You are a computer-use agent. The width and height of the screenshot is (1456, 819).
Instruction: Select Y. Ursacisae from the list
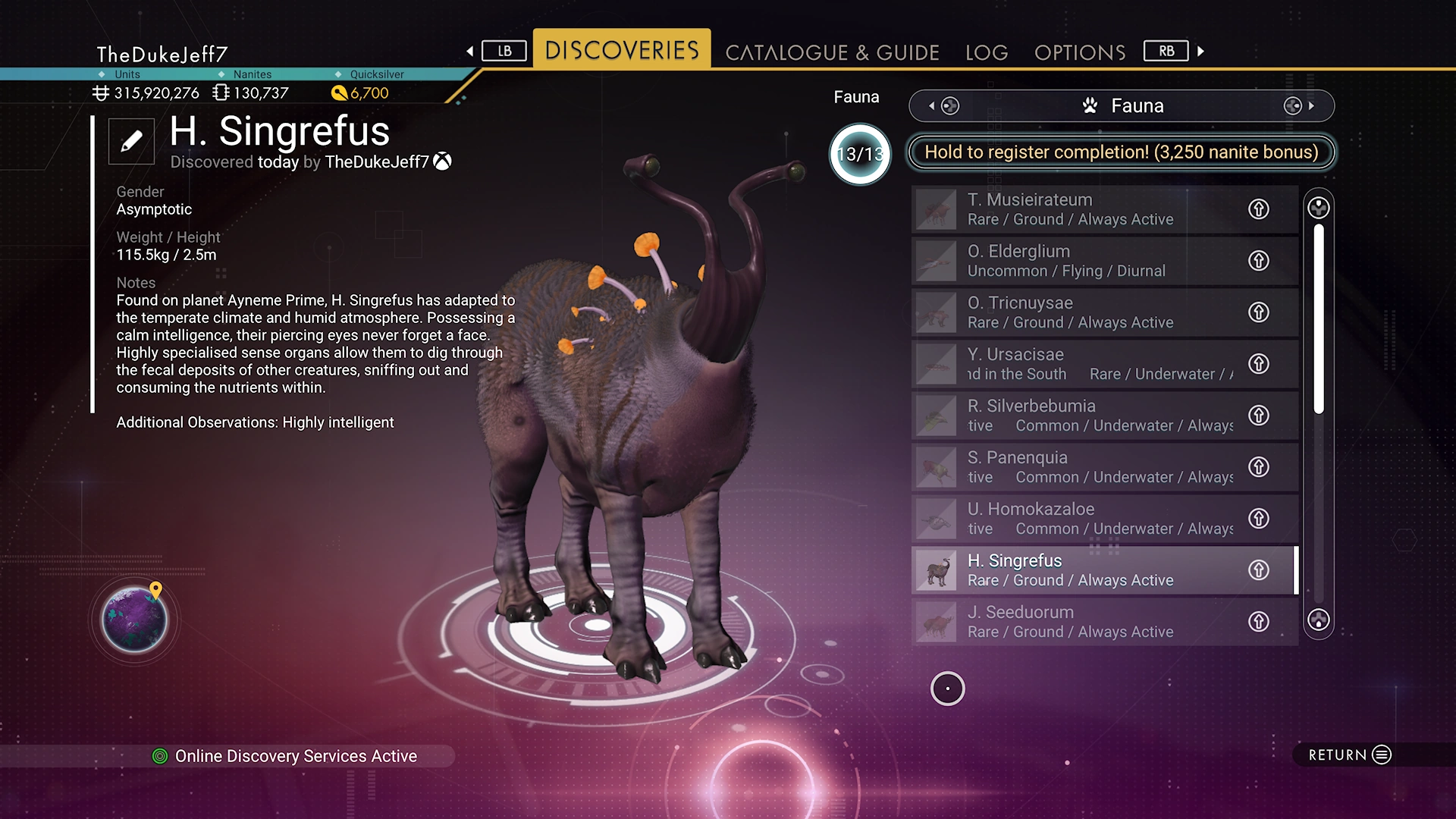coord(1077,364)
